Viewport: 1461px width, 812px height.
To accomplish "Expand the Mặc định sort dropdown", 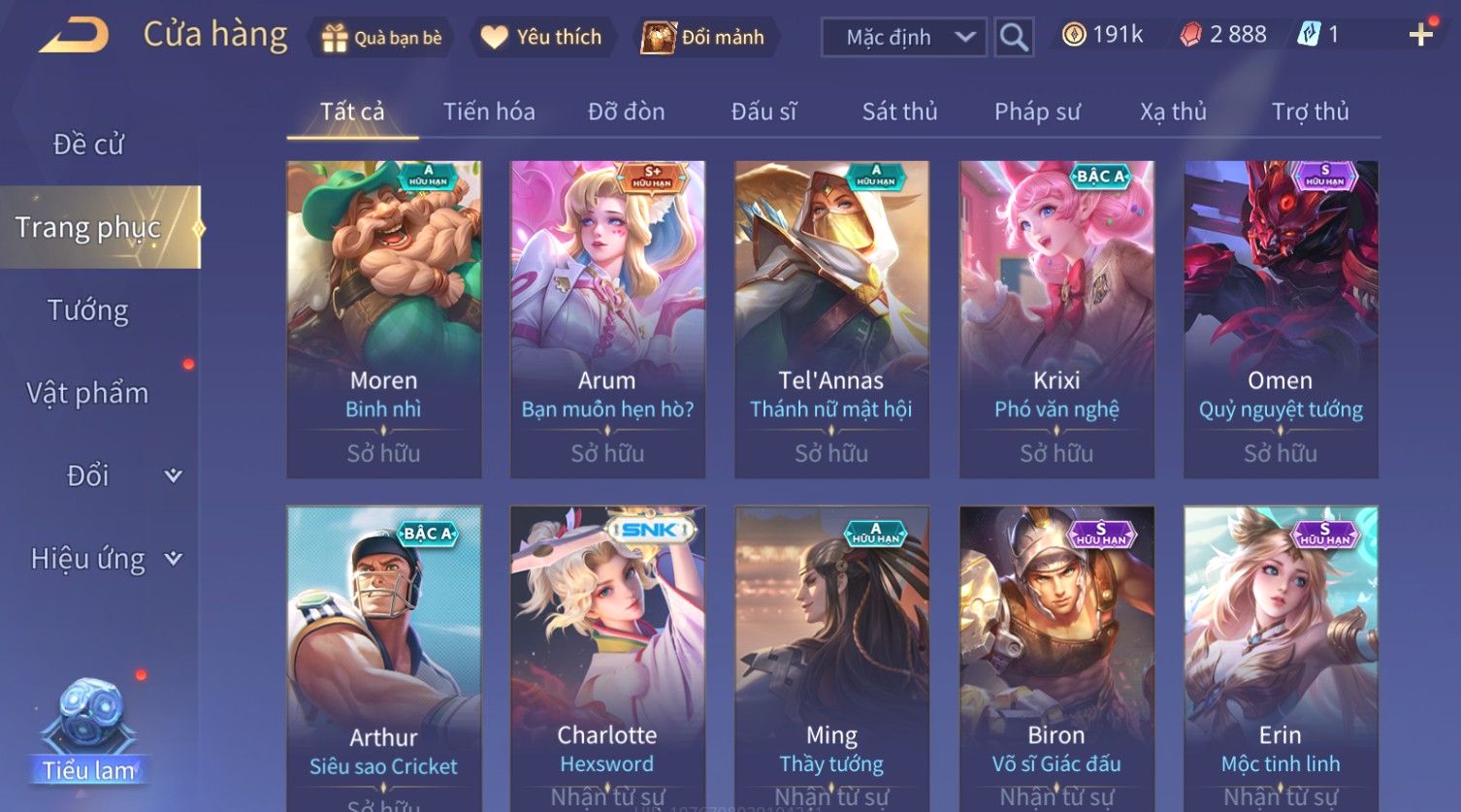I will (904, 38).
